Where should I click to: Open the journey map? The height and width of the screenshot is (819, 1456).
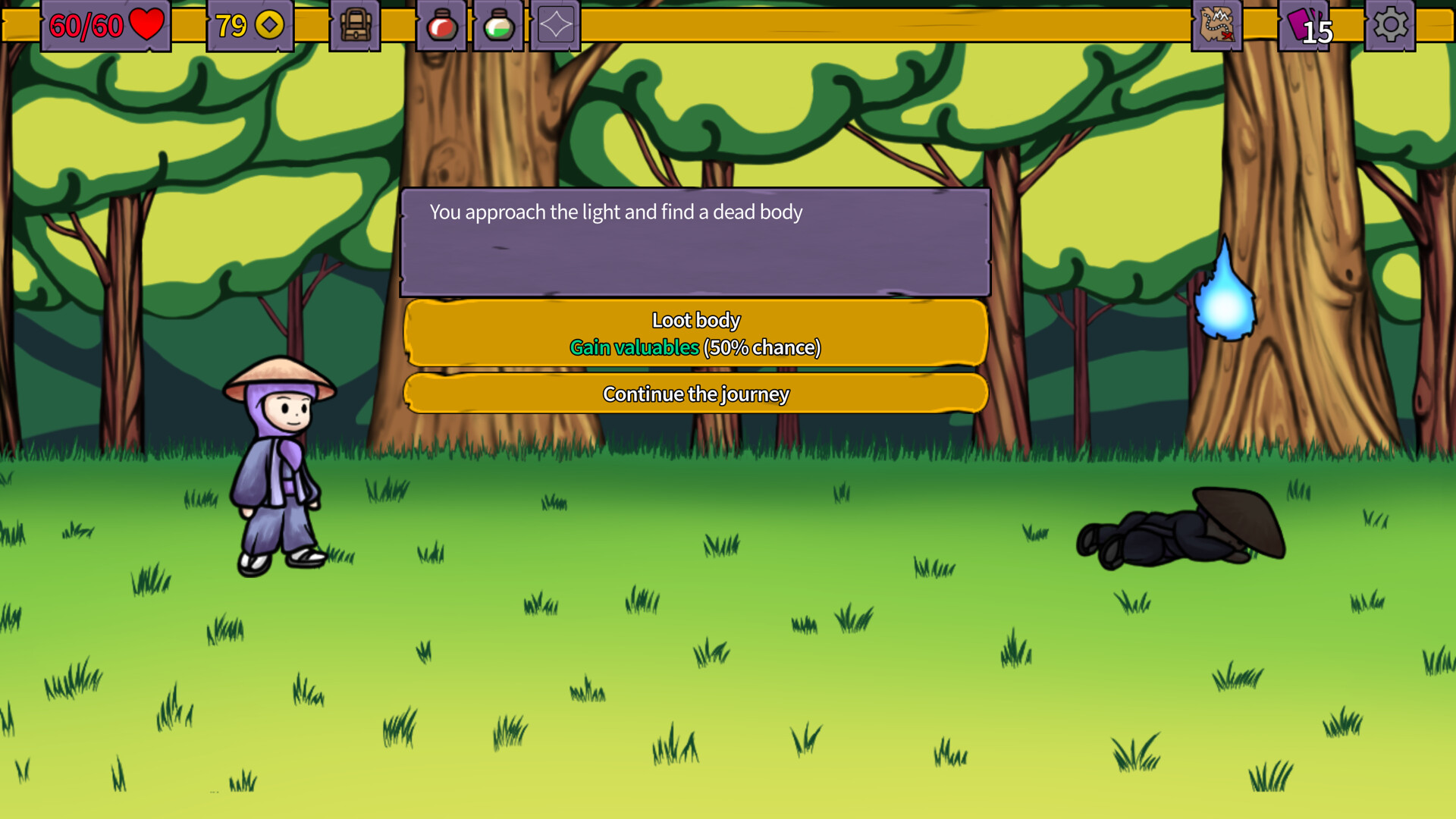click(1218, 25)
